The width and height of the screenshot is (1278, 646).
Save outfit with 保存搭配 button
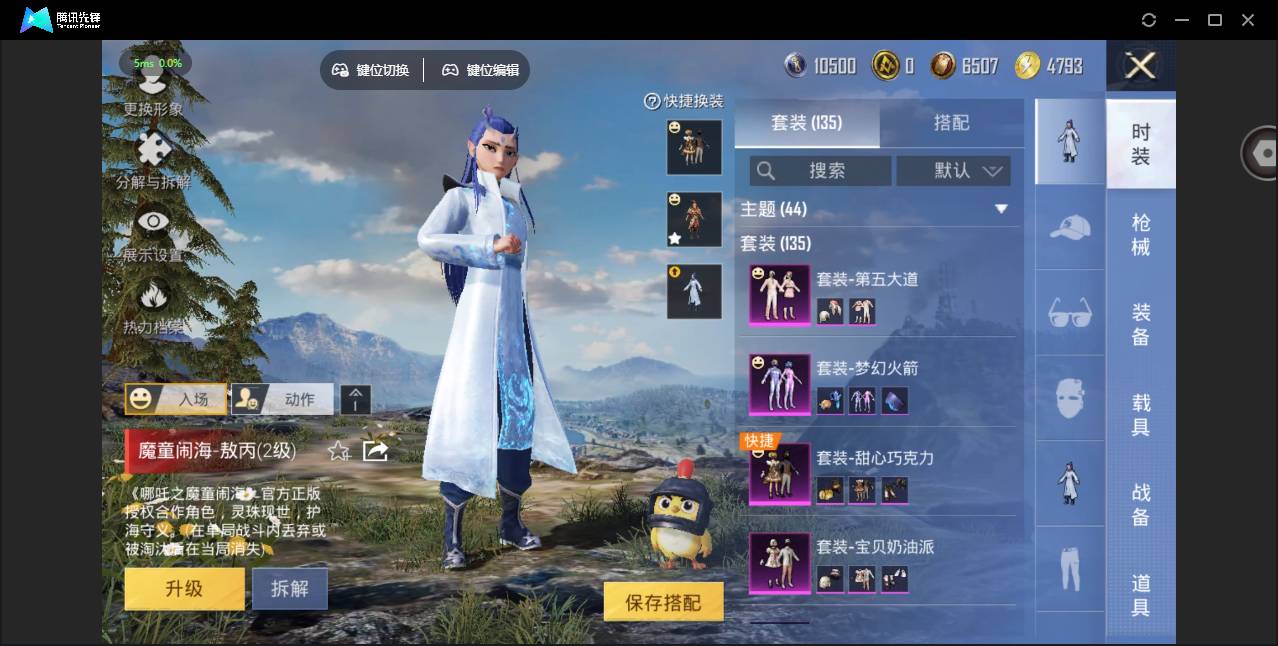pyautogui.click(x=663, y=602)
